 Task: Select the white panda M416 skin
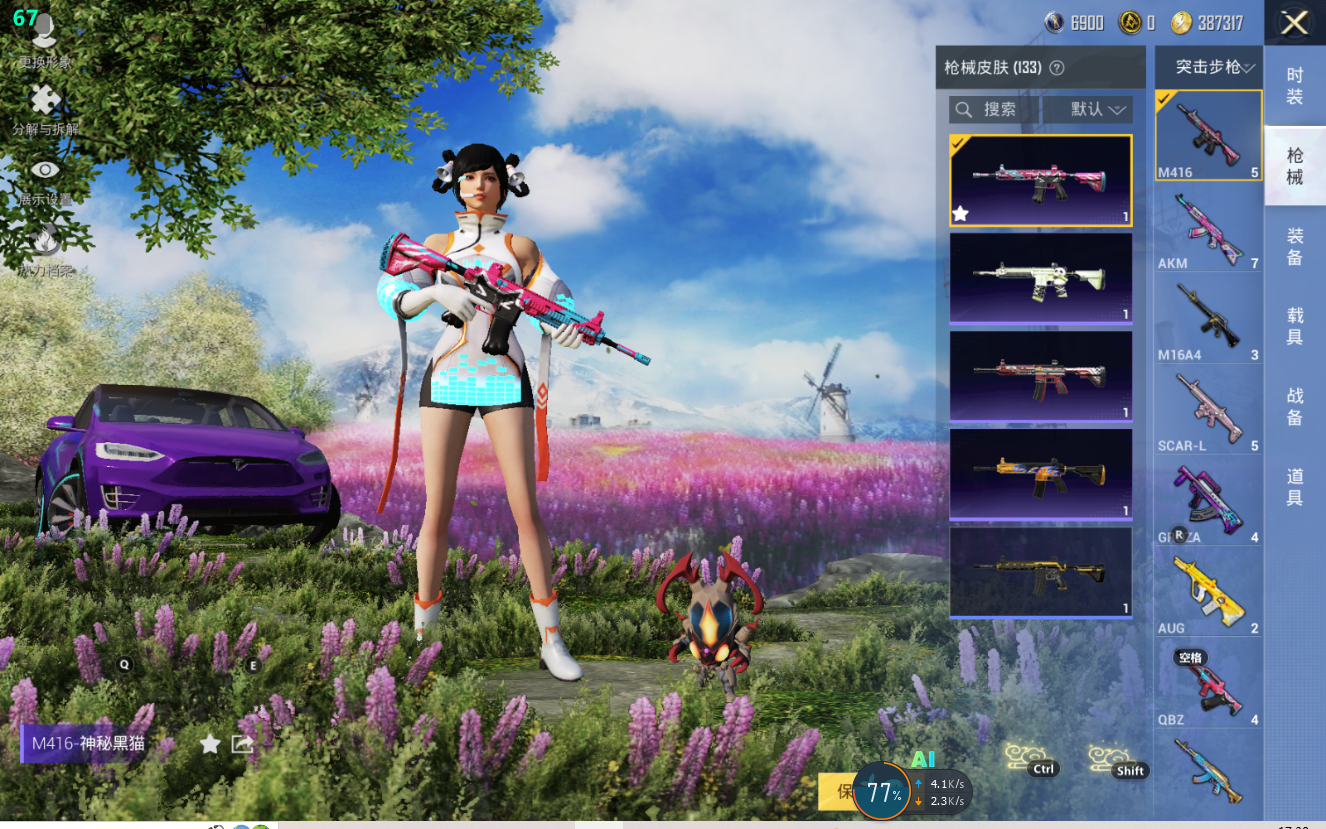[x=1040, y=278]
